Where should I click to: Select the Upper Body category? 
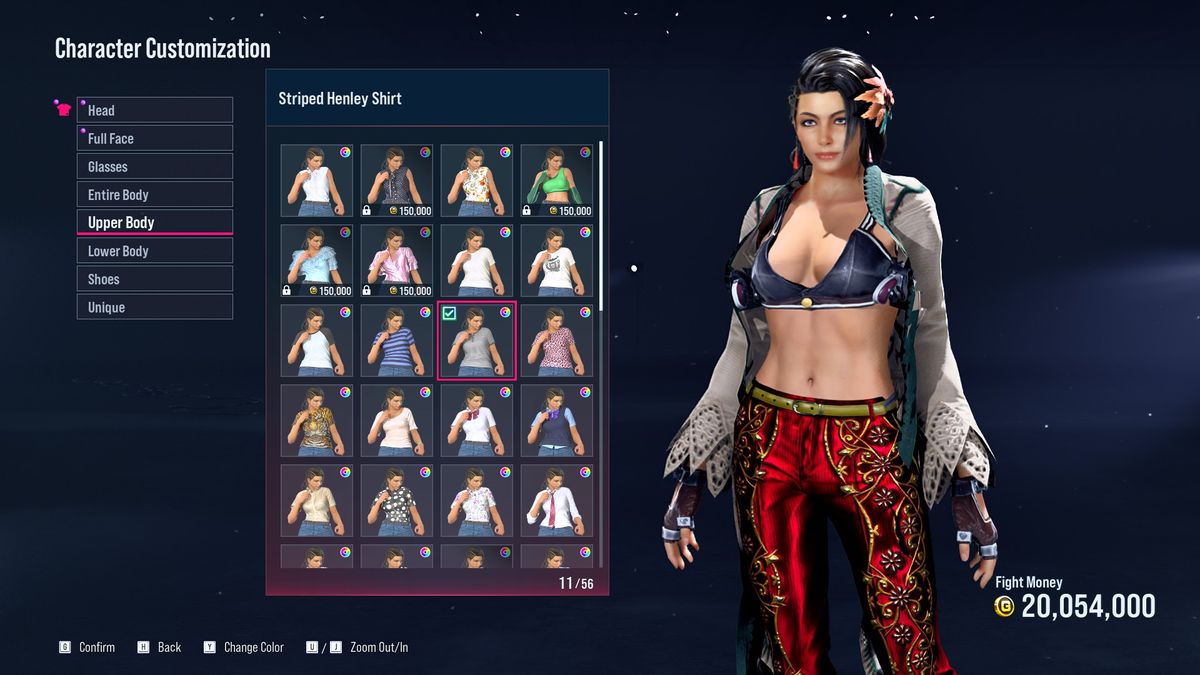pyautogui.click(x=155, y=222)
